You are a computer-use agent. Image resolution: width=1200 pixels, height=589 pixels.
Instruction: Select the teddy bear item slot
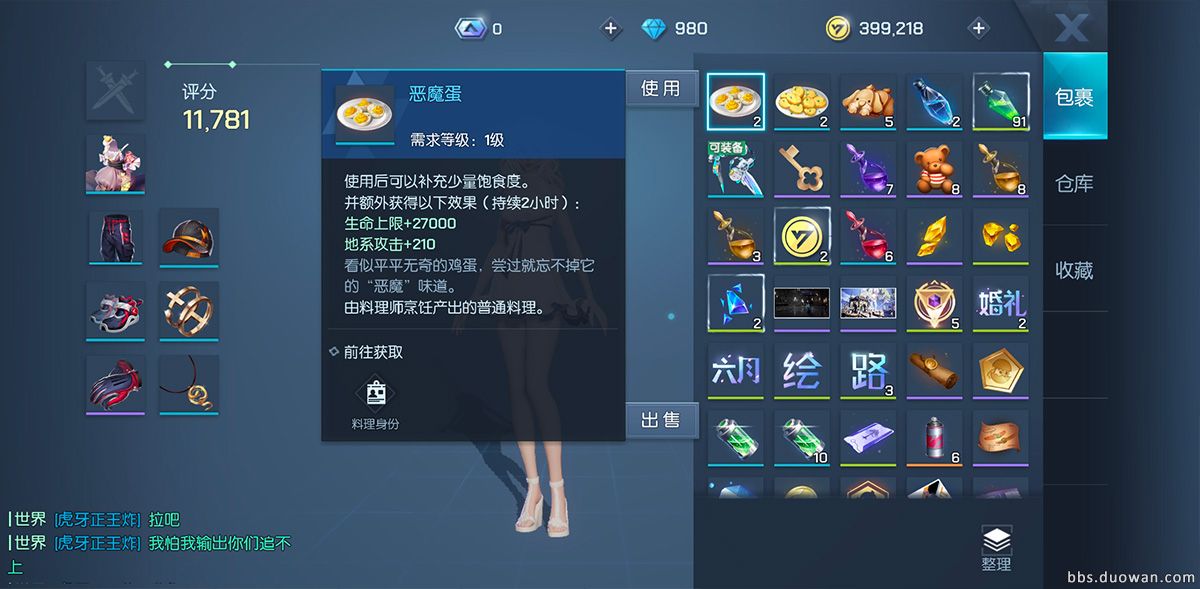(x=934, y=168)
